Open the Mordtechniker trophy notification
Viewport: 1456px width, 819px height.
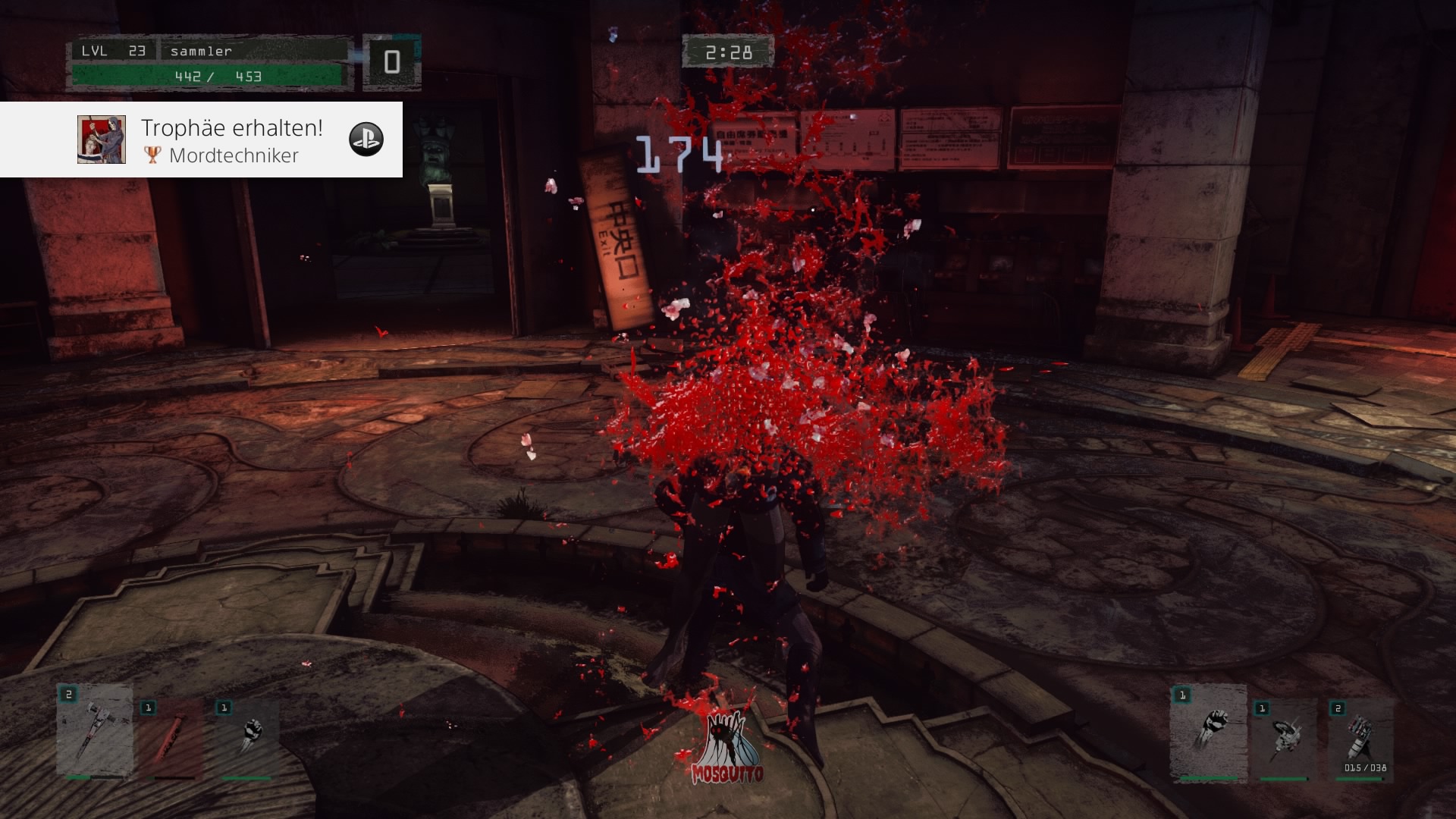[232, 140]
